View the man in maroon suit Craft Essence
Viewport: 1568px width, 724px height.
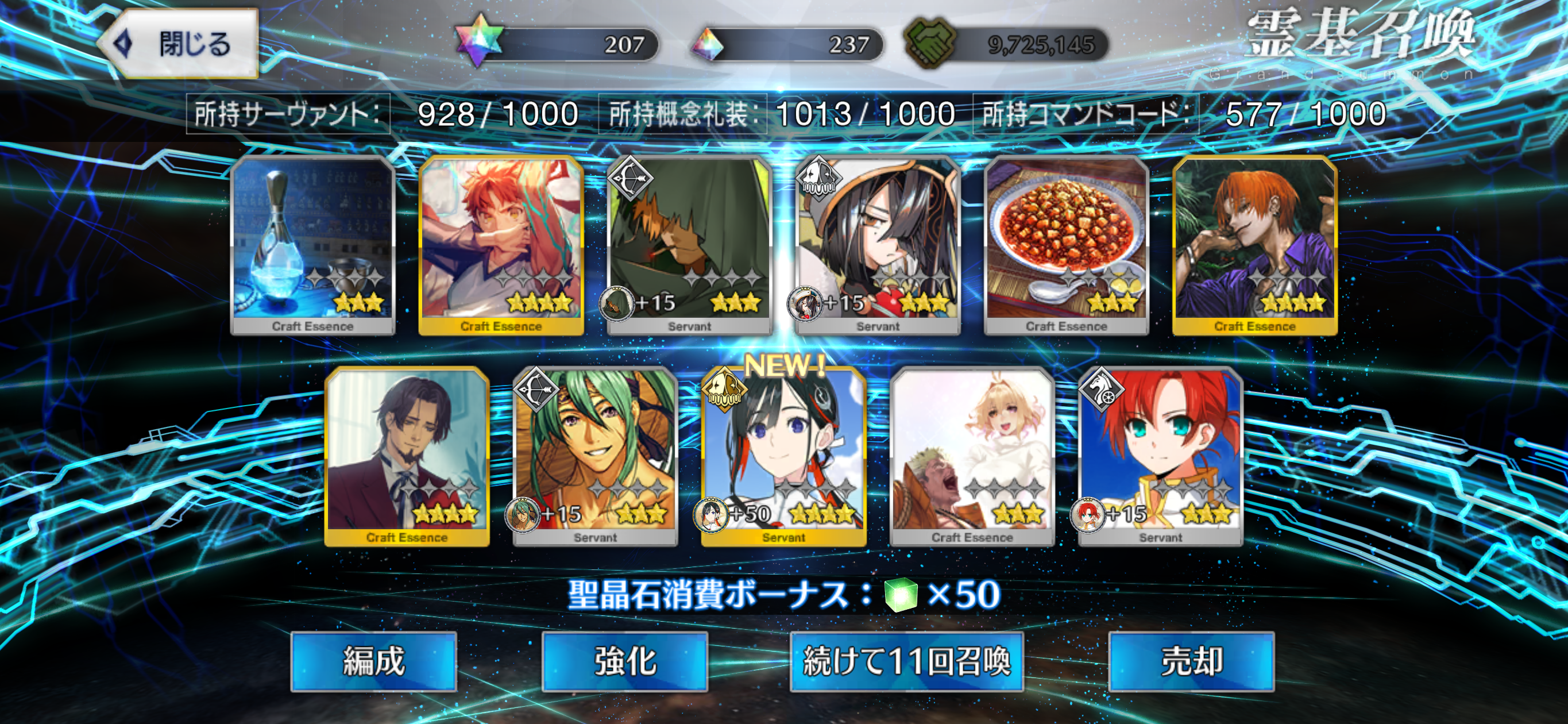coord(407,456)
